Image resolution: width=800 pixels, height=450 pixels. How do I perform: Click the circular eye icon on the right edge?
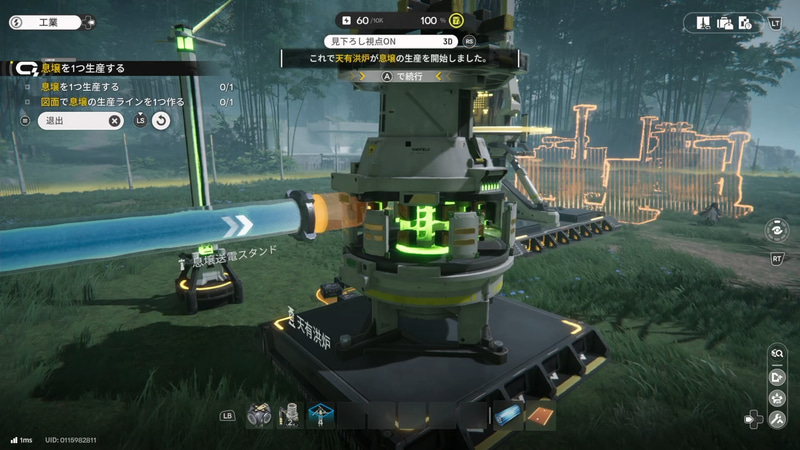(775, 229)
